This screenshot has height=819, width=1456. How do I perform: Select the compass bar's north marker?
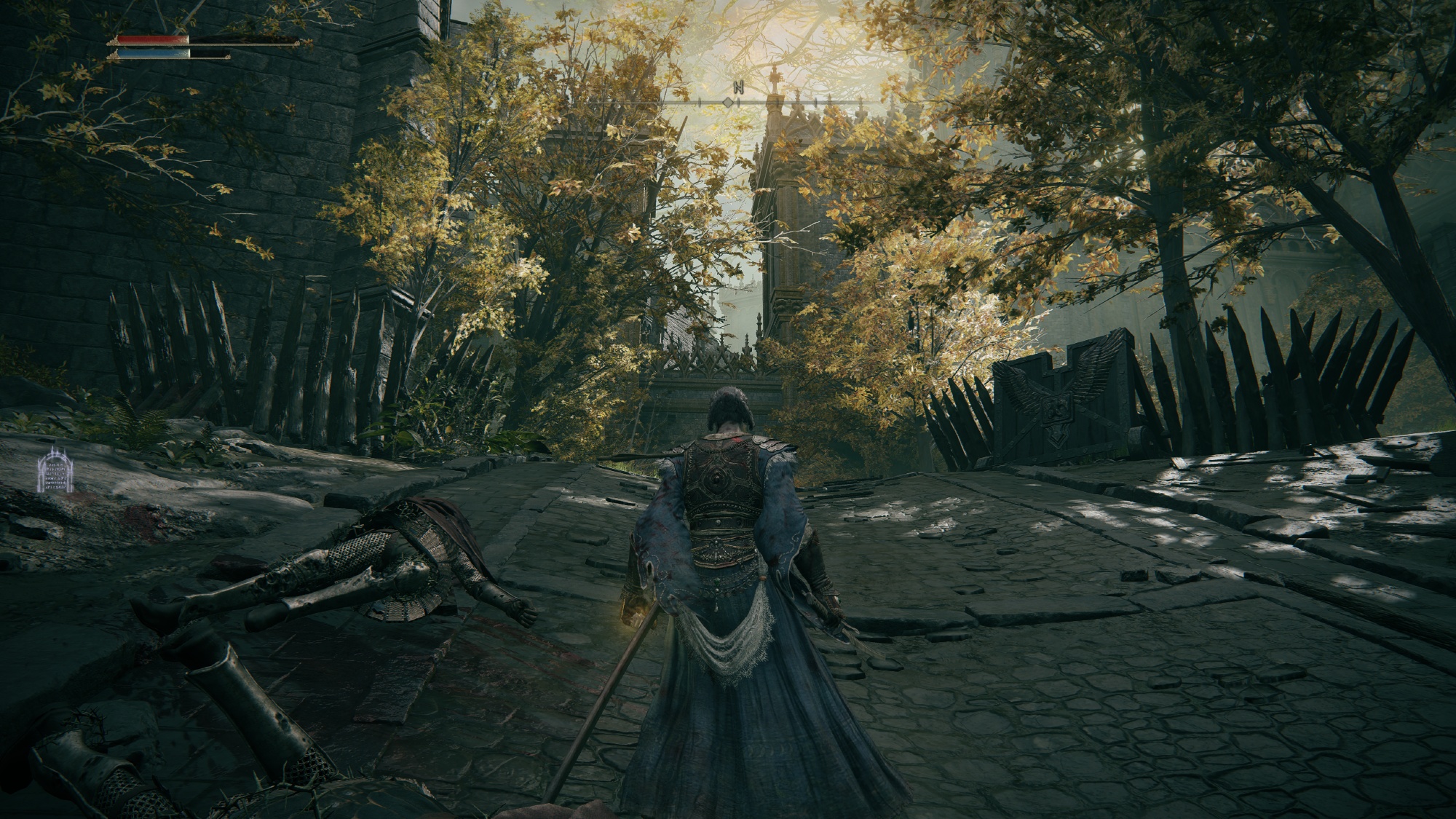click(738, 88)
